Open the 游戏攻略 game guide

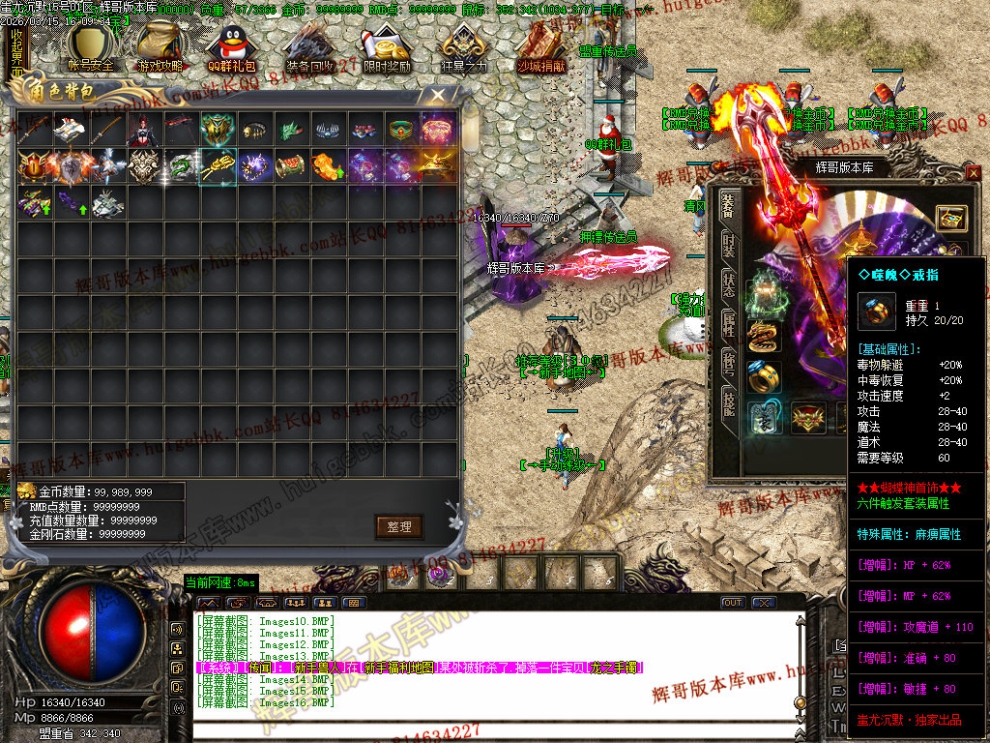[160, 47]
